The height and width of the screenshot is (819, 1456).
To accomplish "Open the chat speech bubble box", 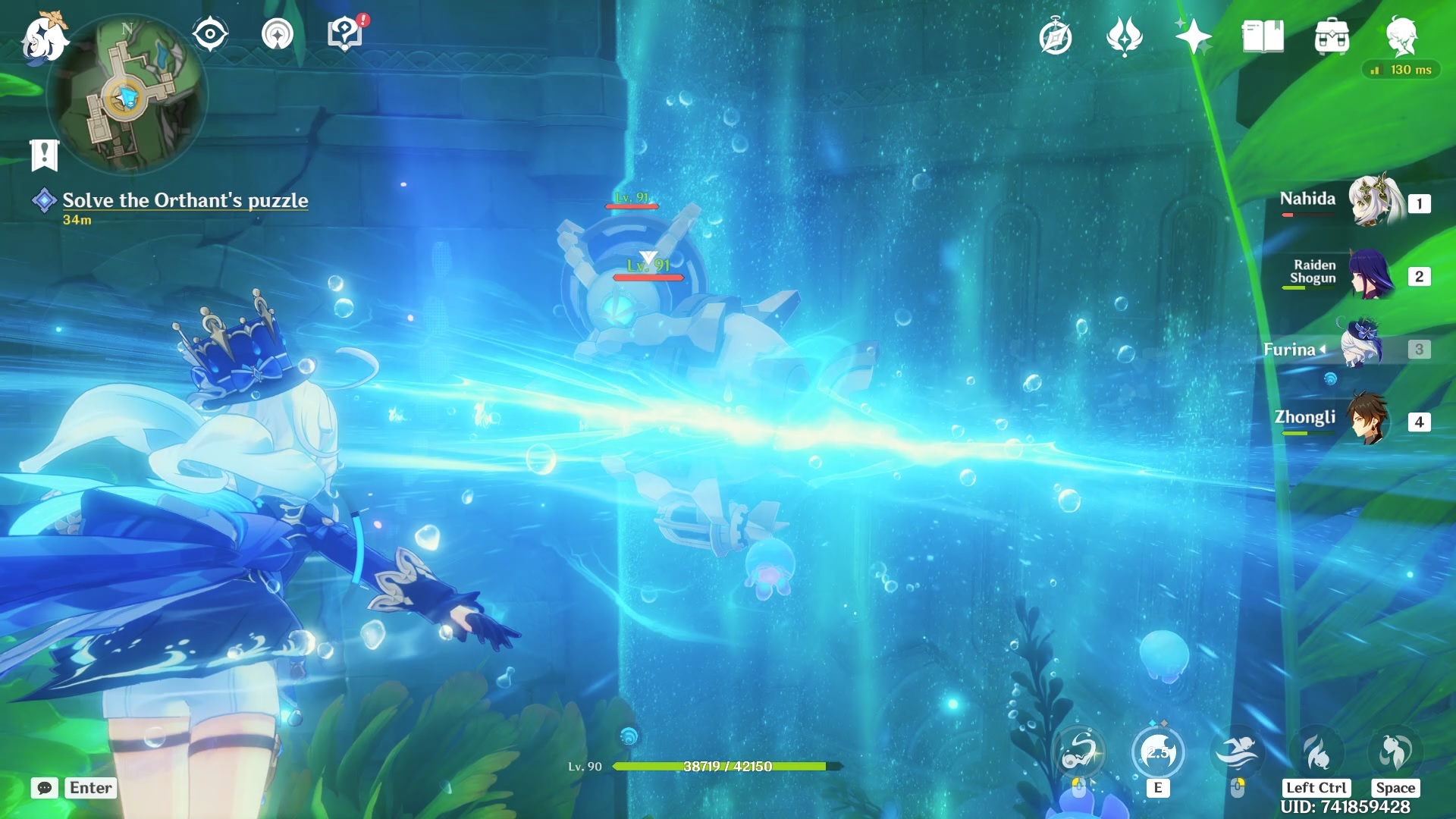I will [x=45, y=788].
